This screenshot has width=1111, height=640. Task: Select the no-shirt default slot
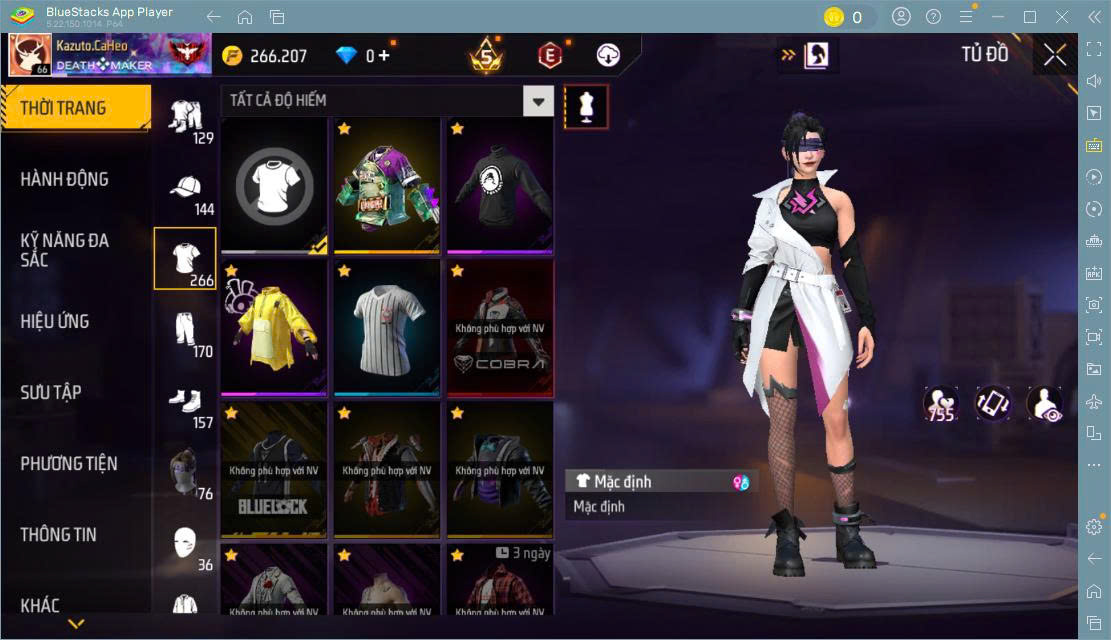click(x=274, y=185)
